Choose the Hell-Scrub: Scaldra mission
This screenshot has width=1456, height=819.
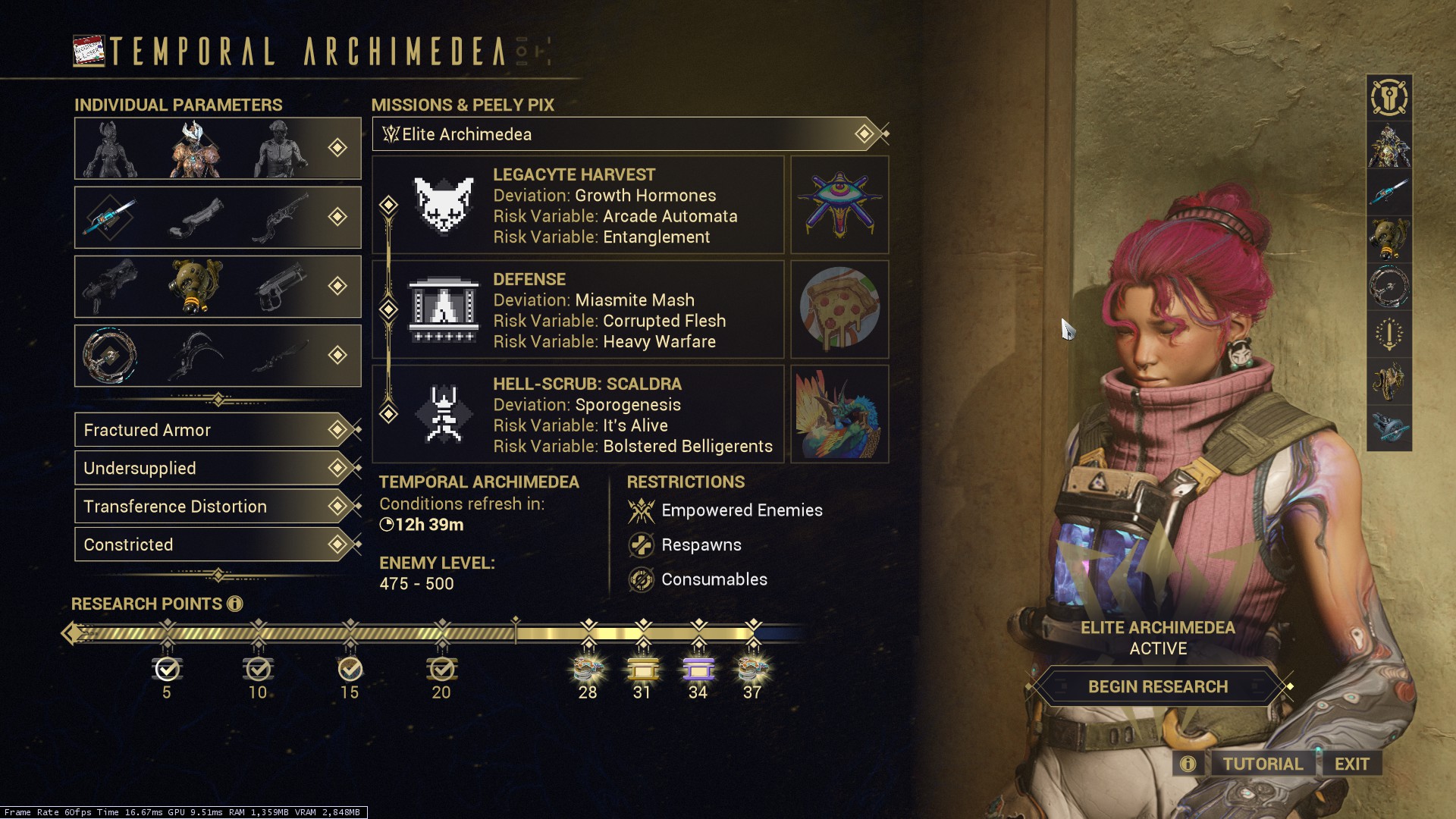click(578, 415)
